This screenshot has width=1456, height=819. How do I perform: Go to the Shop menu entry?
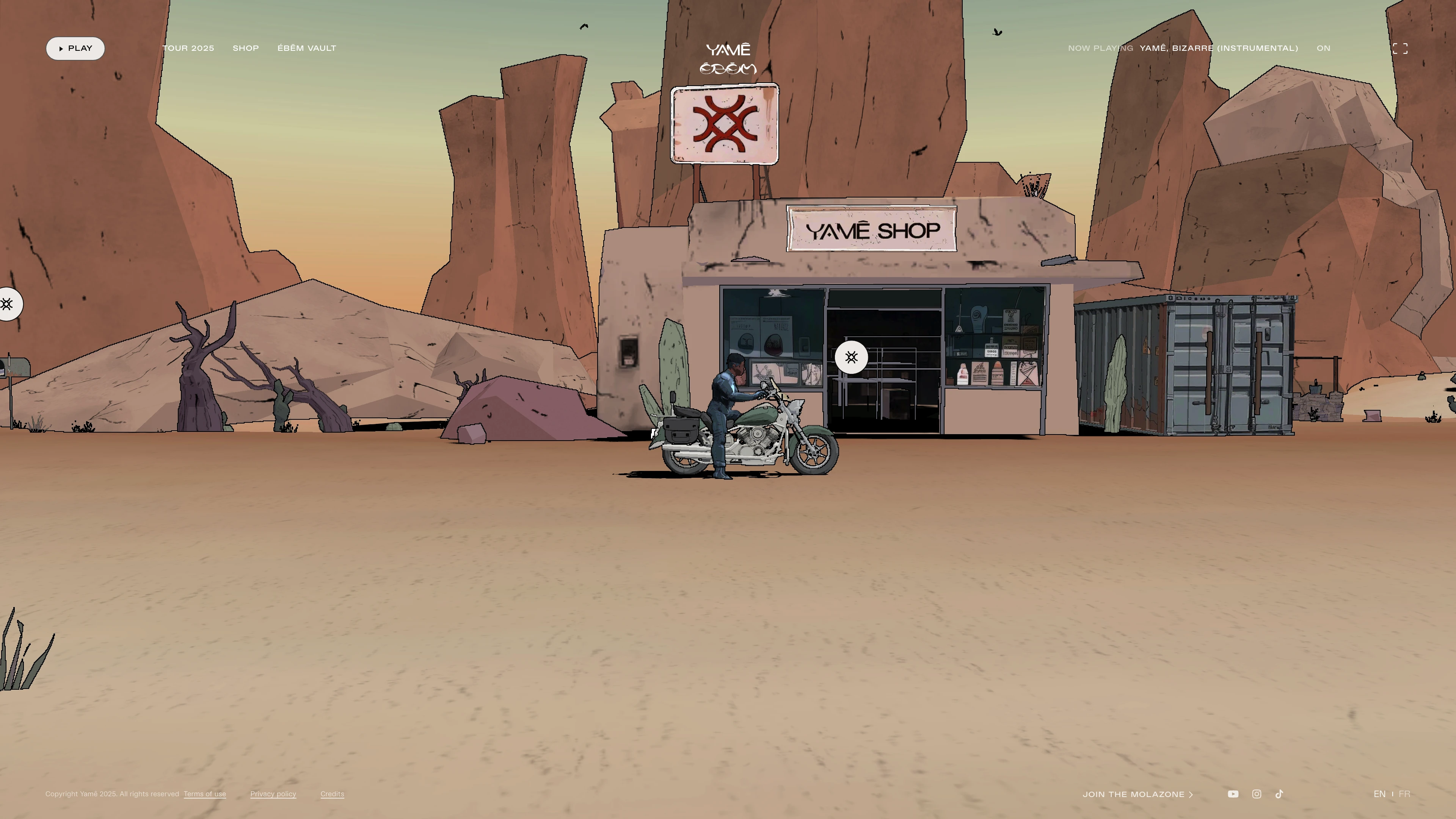click(246, 49)
